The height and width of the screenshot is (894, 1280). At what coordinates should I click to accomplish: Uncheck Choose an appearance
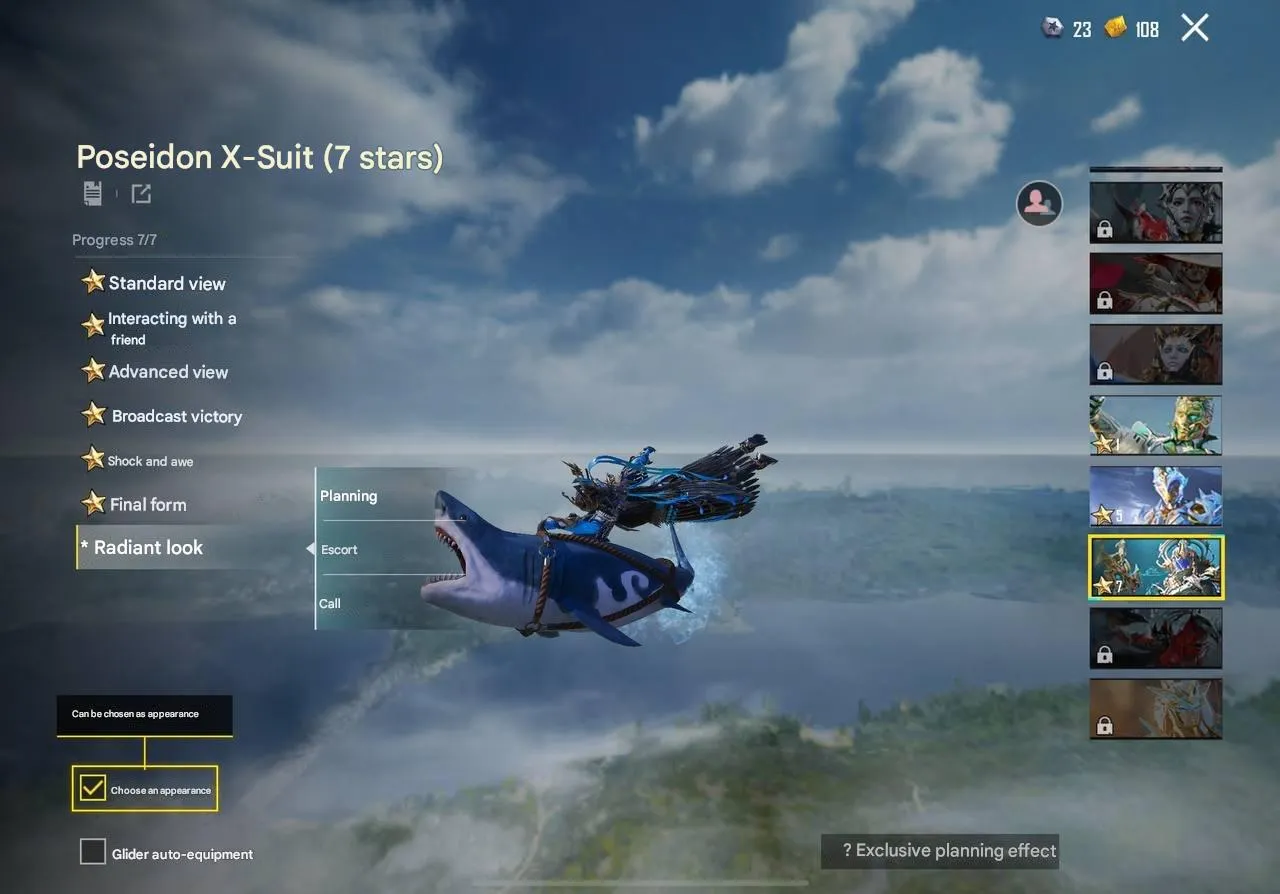92,788
